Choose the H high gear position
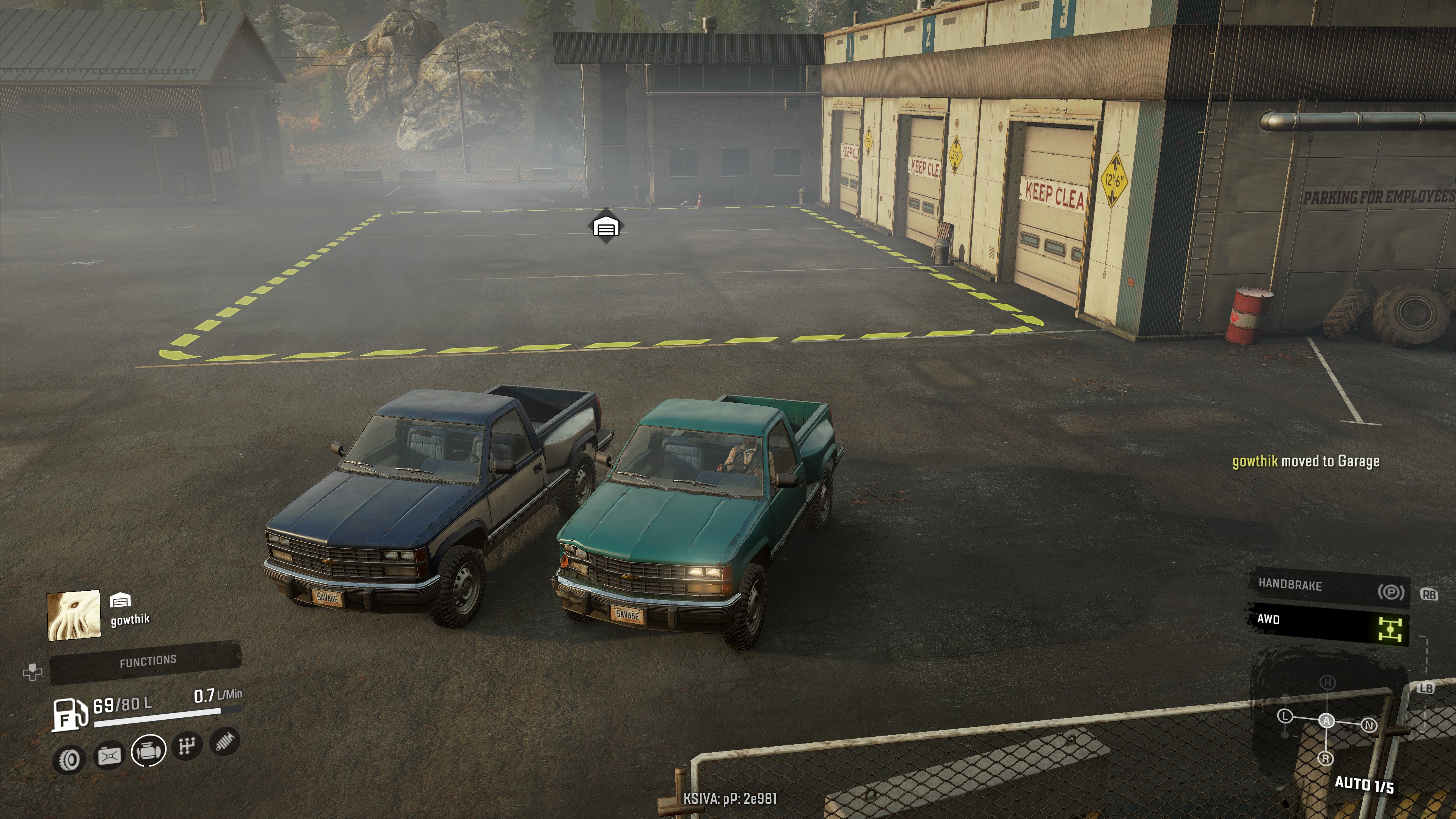This screenshot has height=819, width=1456. 1327,683
